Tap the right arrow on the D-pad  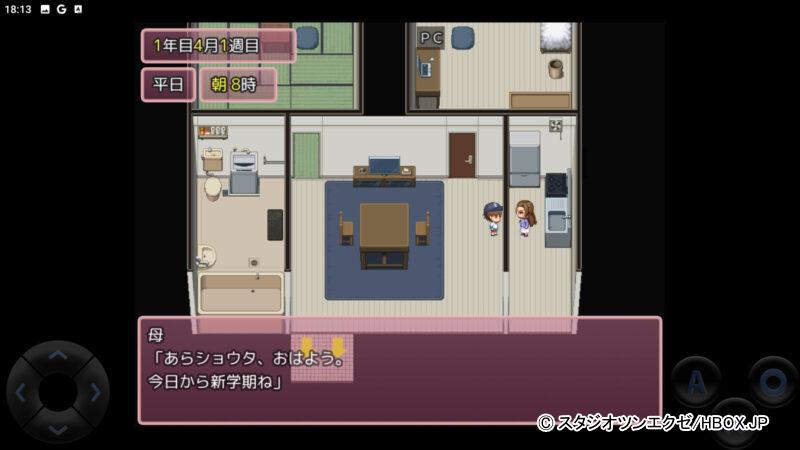(x=94, y=392)
